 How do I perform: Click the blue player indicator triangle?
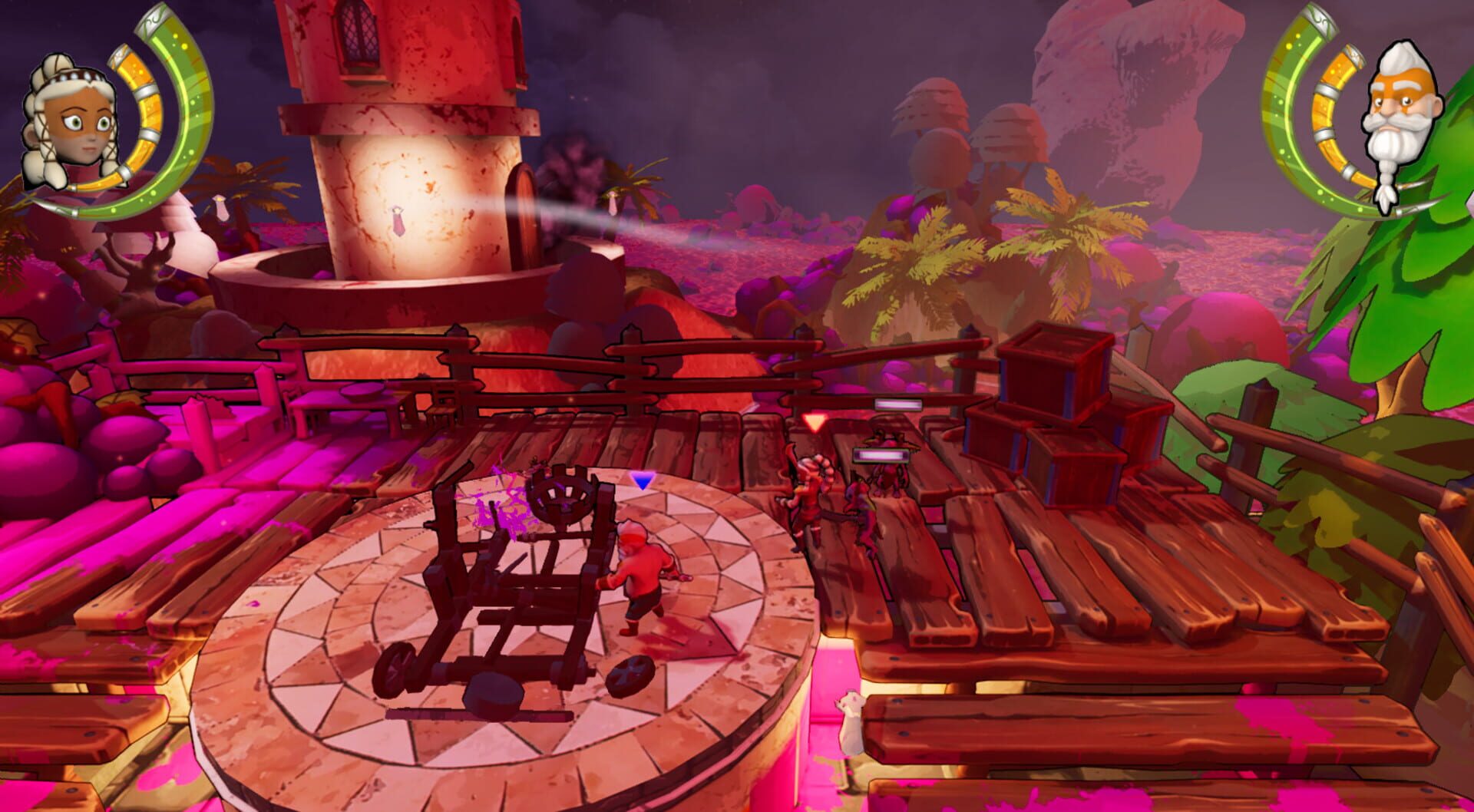(643, 480)
